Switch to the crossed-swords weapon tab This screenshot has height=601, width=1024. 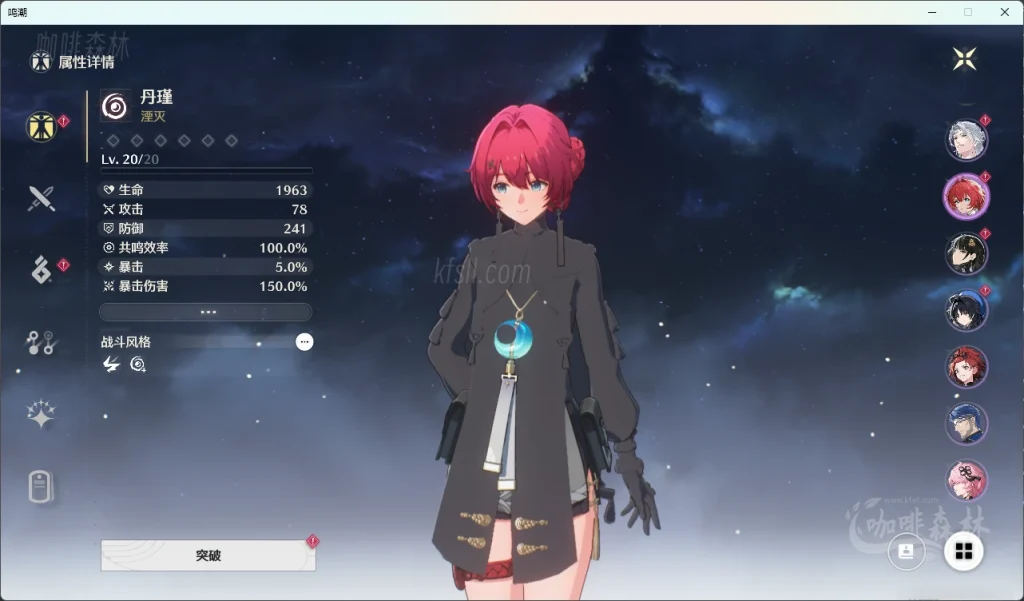pos(41,198)
